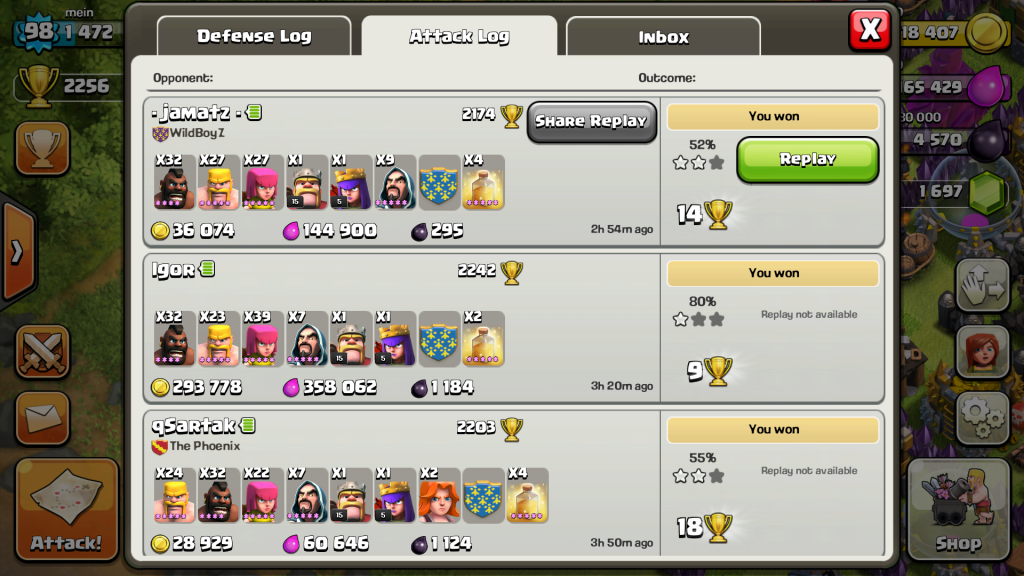Open the trophy leaderboard button
Viewport: 1024px width, 576px height.
42,149
